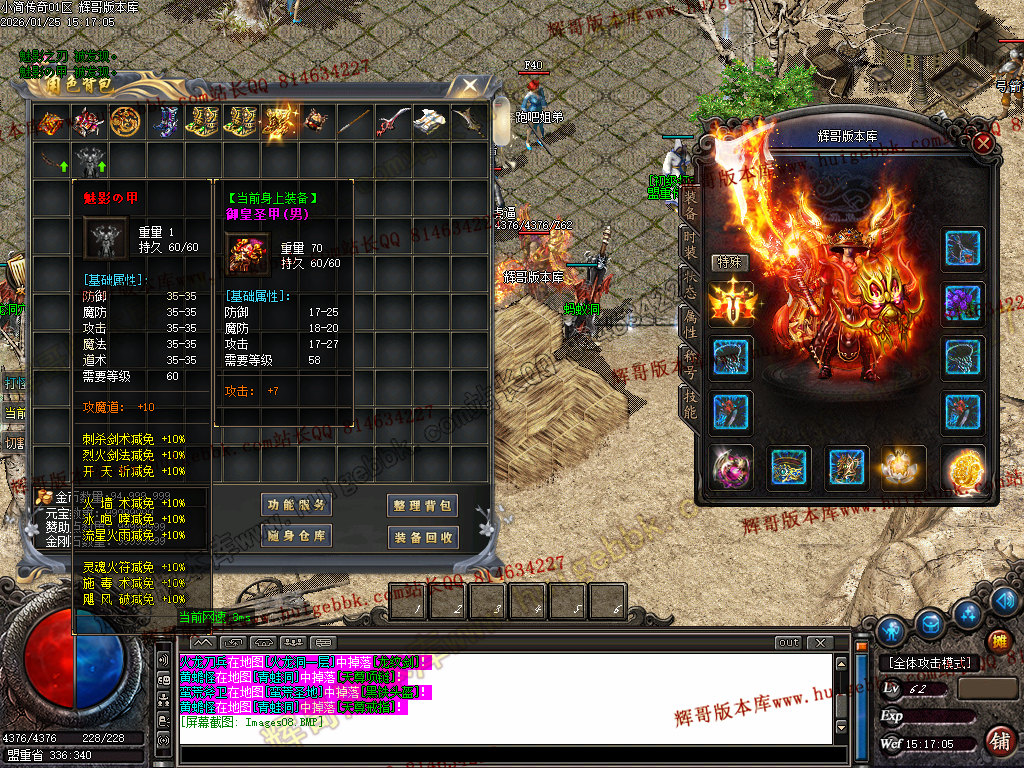Select the purple flower equipment slot
This screenshot has height=768, width=1024.
964,303
